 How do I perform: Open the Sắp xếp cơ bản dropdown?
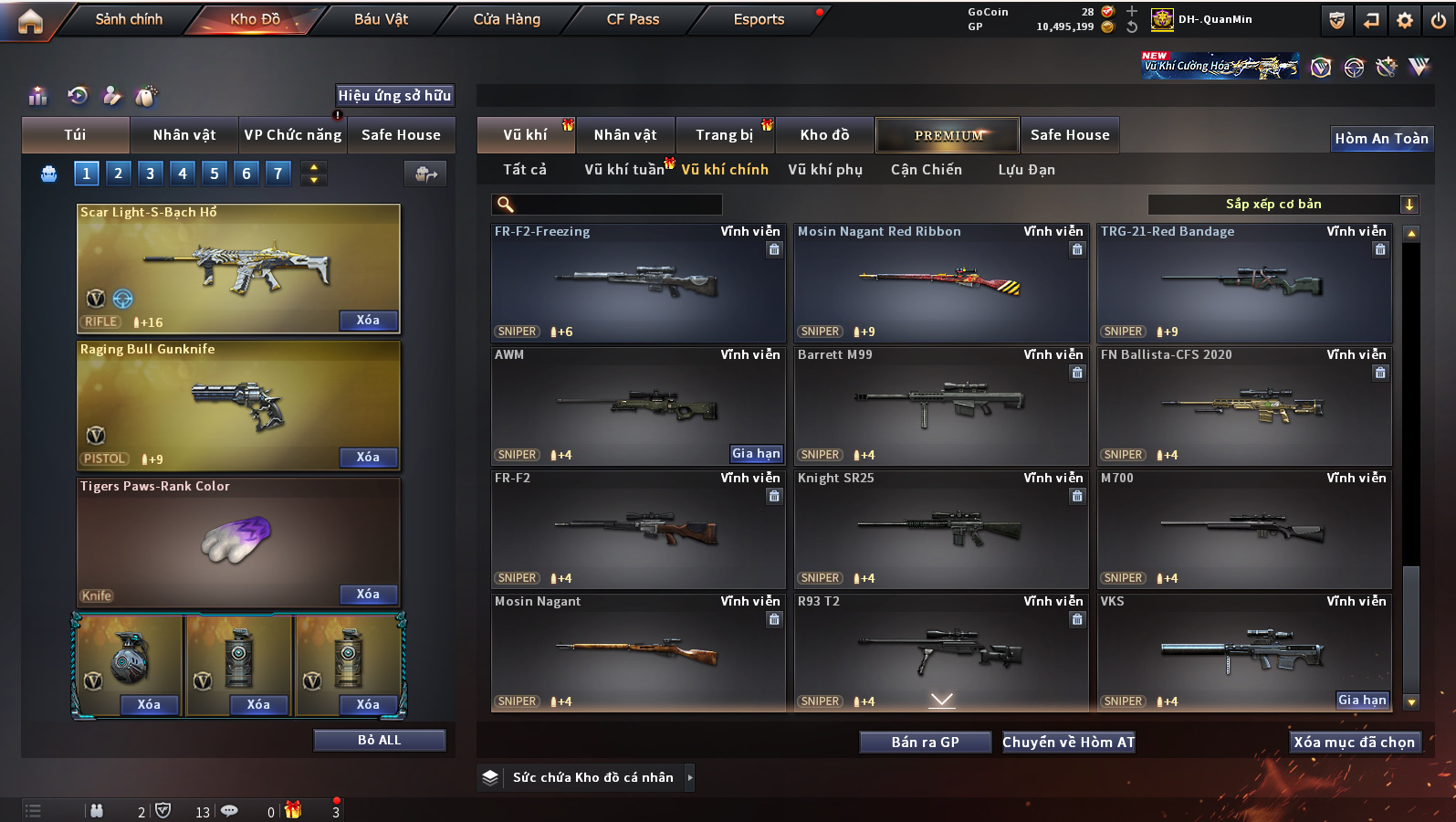click(x=1283, y=205)
